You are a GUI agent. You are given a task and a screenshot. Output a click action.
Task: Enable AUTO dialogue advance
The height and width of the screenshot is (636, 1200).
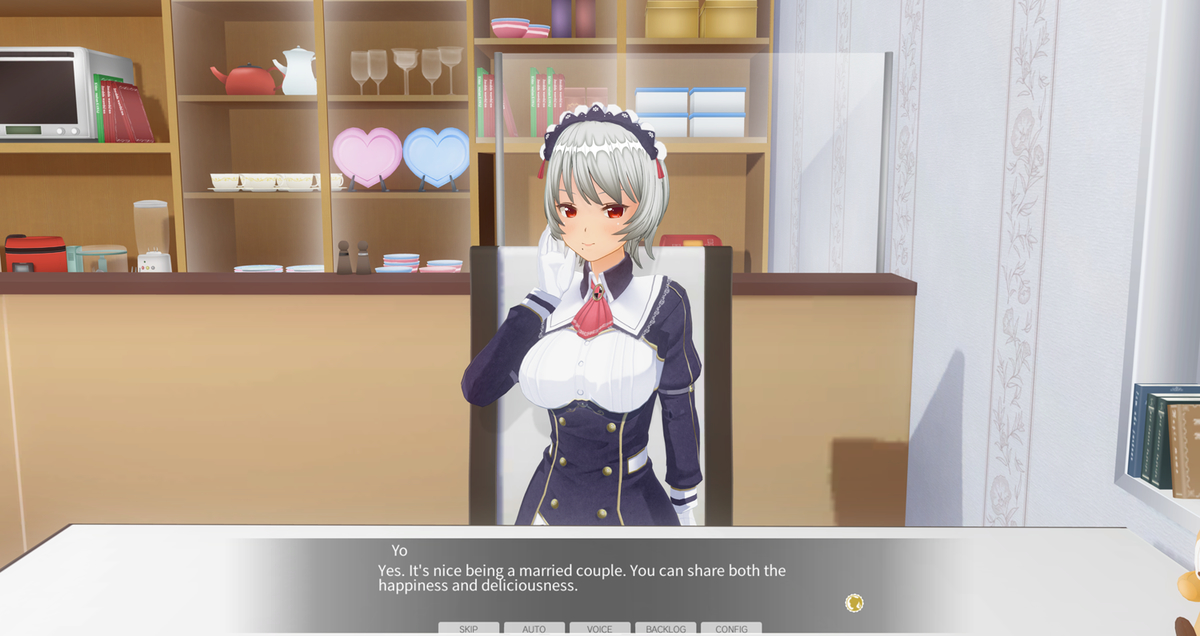tap(534, 629)
